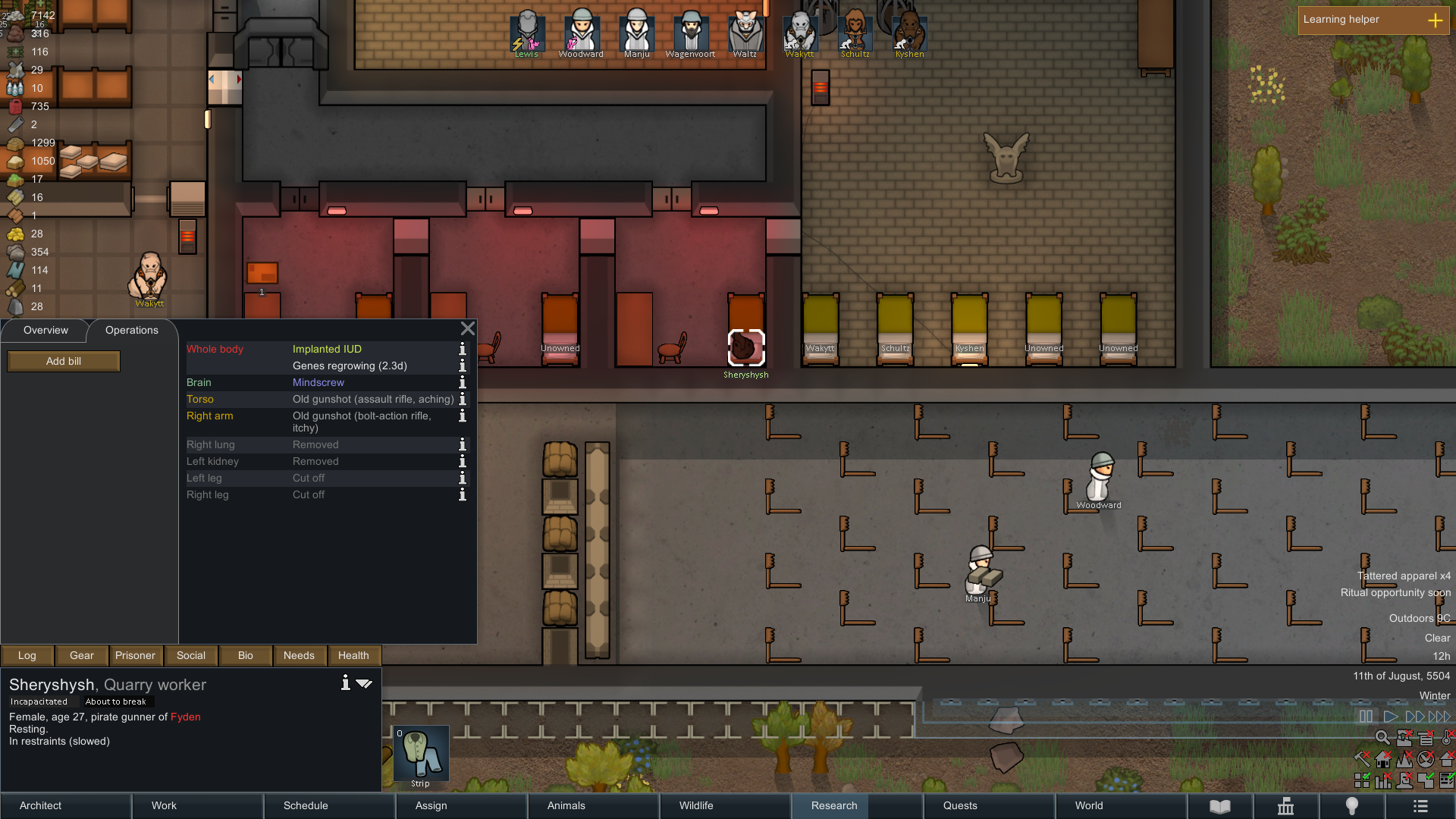This screenshot has width=1456, height=819.
Task: Expand the Learning helper panel
Action: [x=1435, y=20]
